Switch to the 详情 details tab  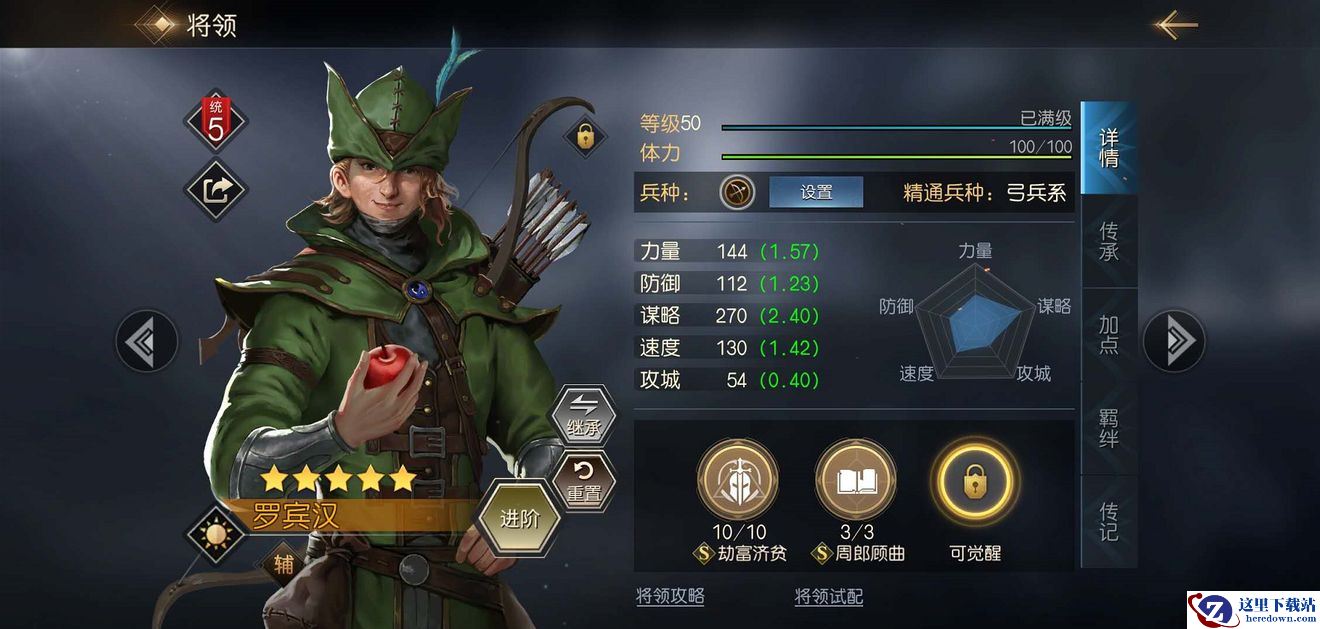pyautogui.click(x=1109, y=148)
